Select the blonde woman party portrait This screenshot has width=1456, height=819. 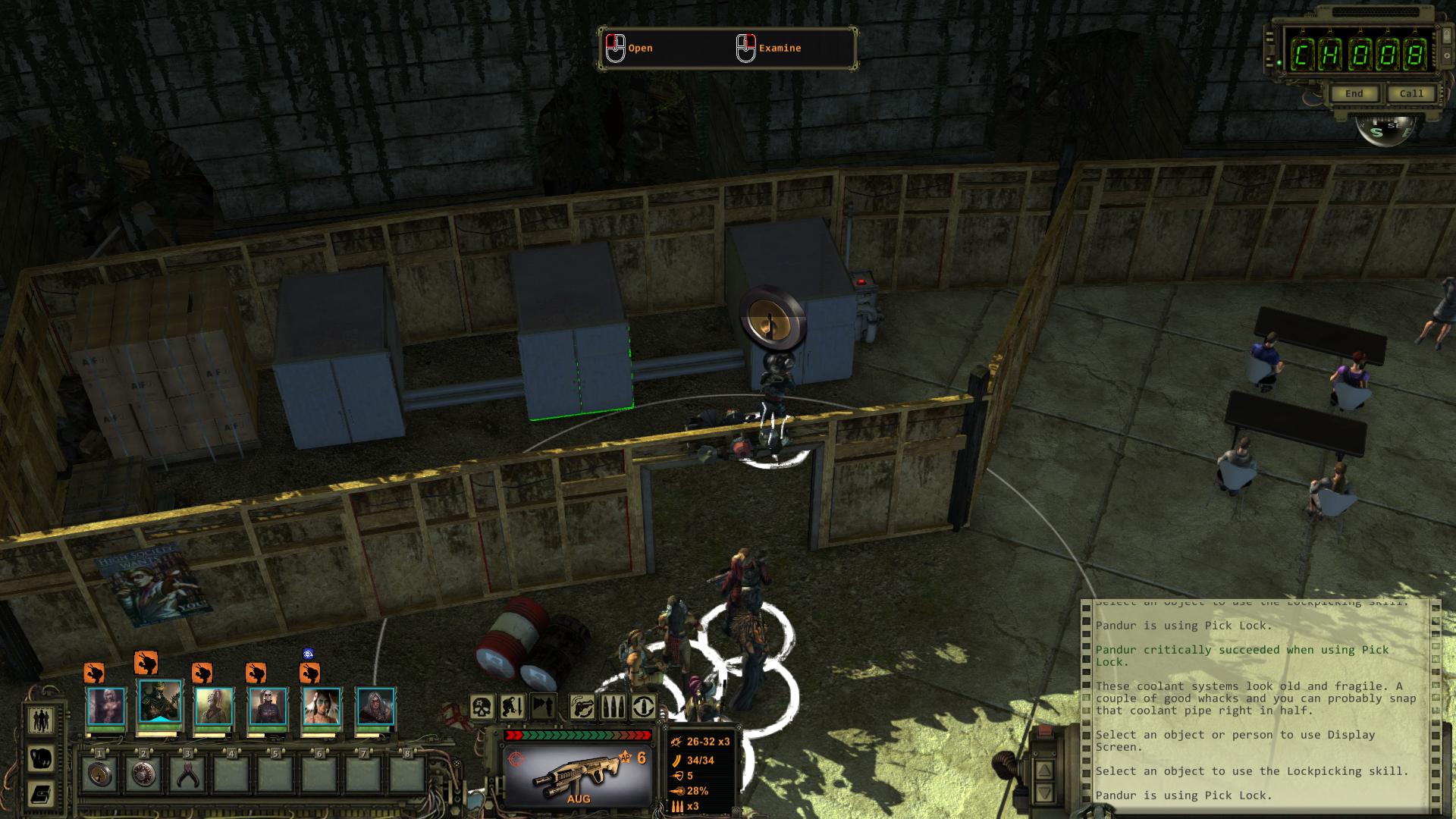pyautogui.click(x=105, y=707)
